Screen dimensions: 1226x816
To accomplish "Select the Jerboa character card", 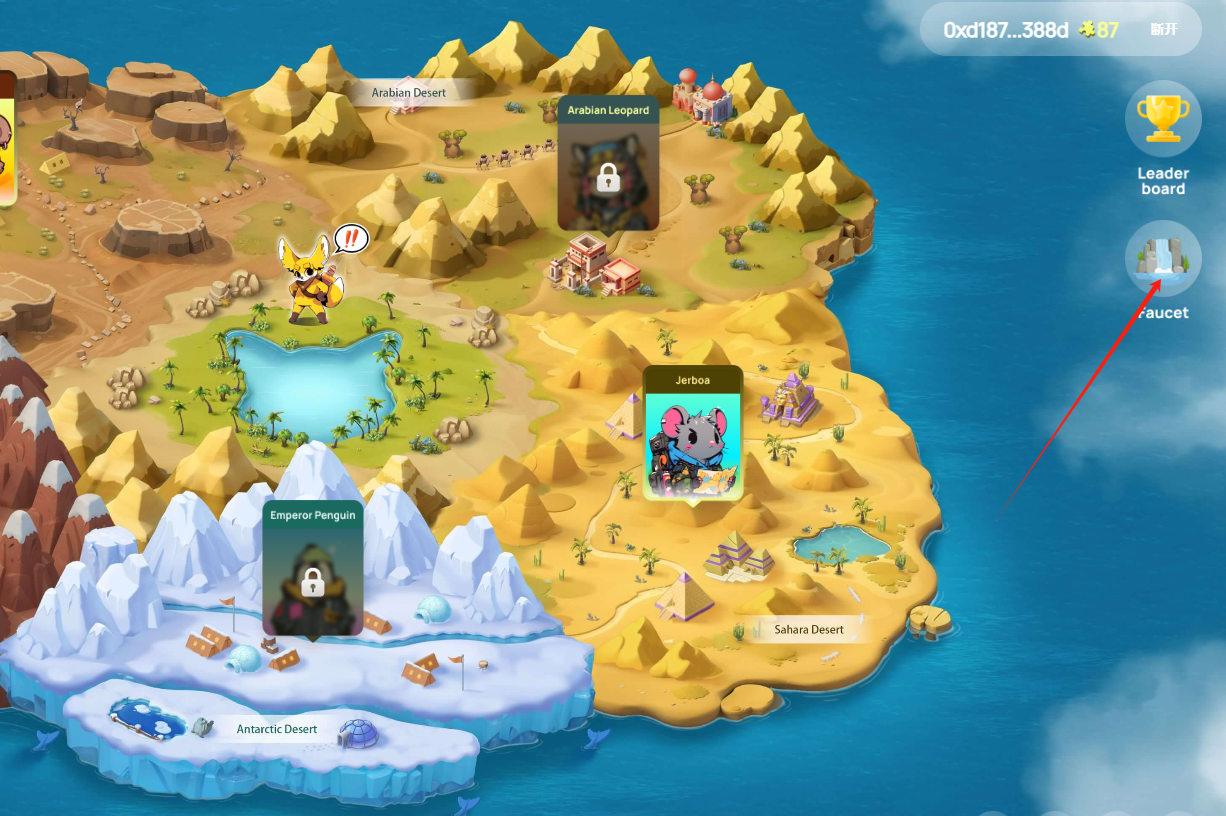I will (x=693, y=435).
